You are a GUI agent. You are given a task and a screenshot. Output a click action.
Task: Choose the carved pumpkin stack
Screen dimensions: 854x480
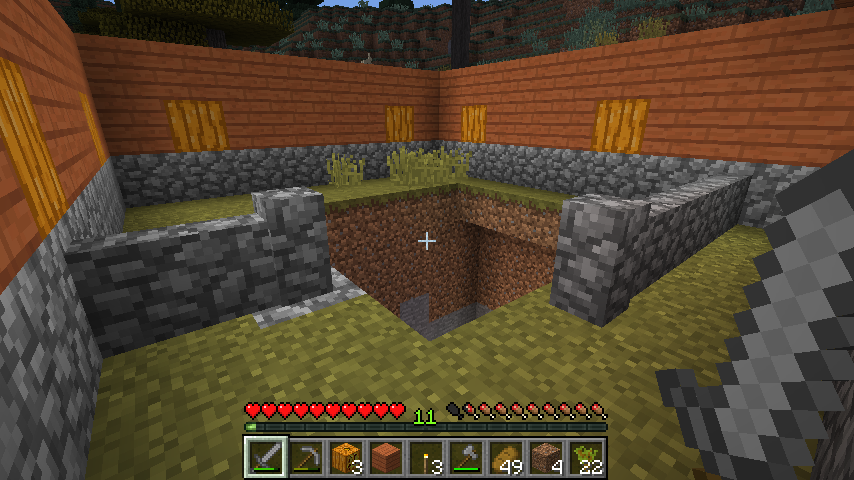tap(346, 458)
